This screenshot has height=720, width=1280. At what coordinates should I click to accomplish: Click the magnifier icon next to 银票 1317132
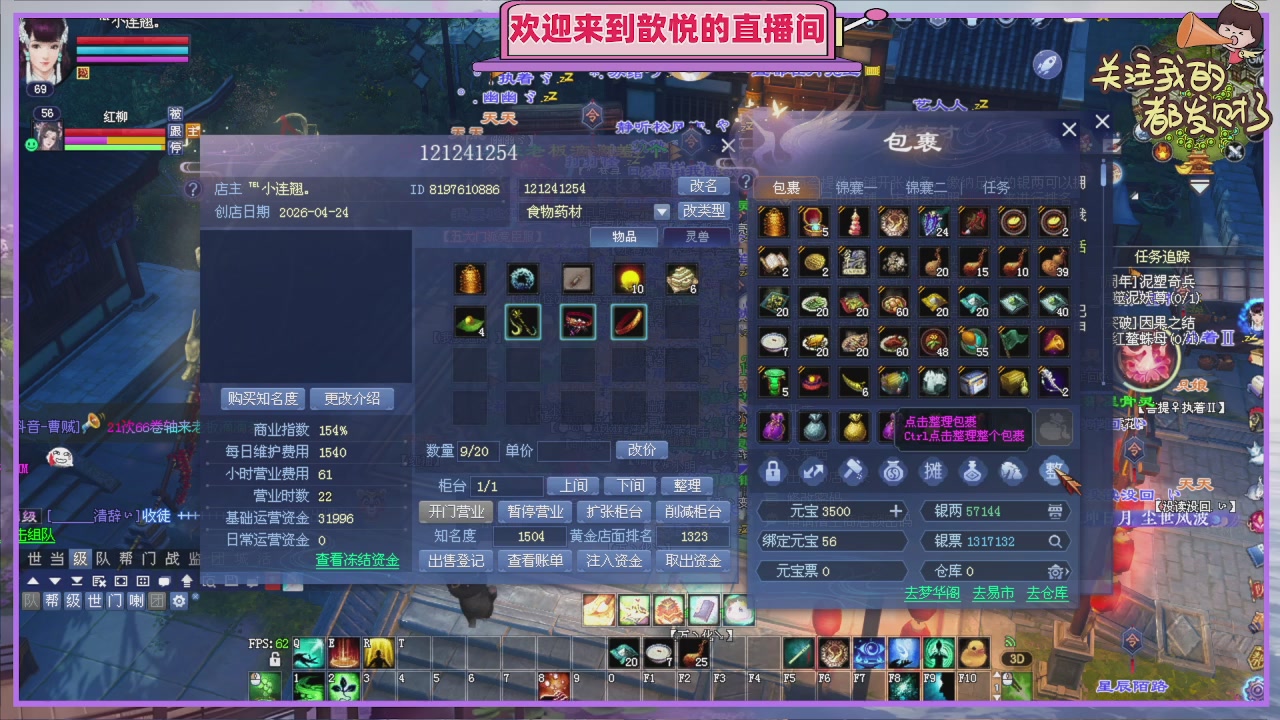pyautogui.click(x=1057, y=541)
